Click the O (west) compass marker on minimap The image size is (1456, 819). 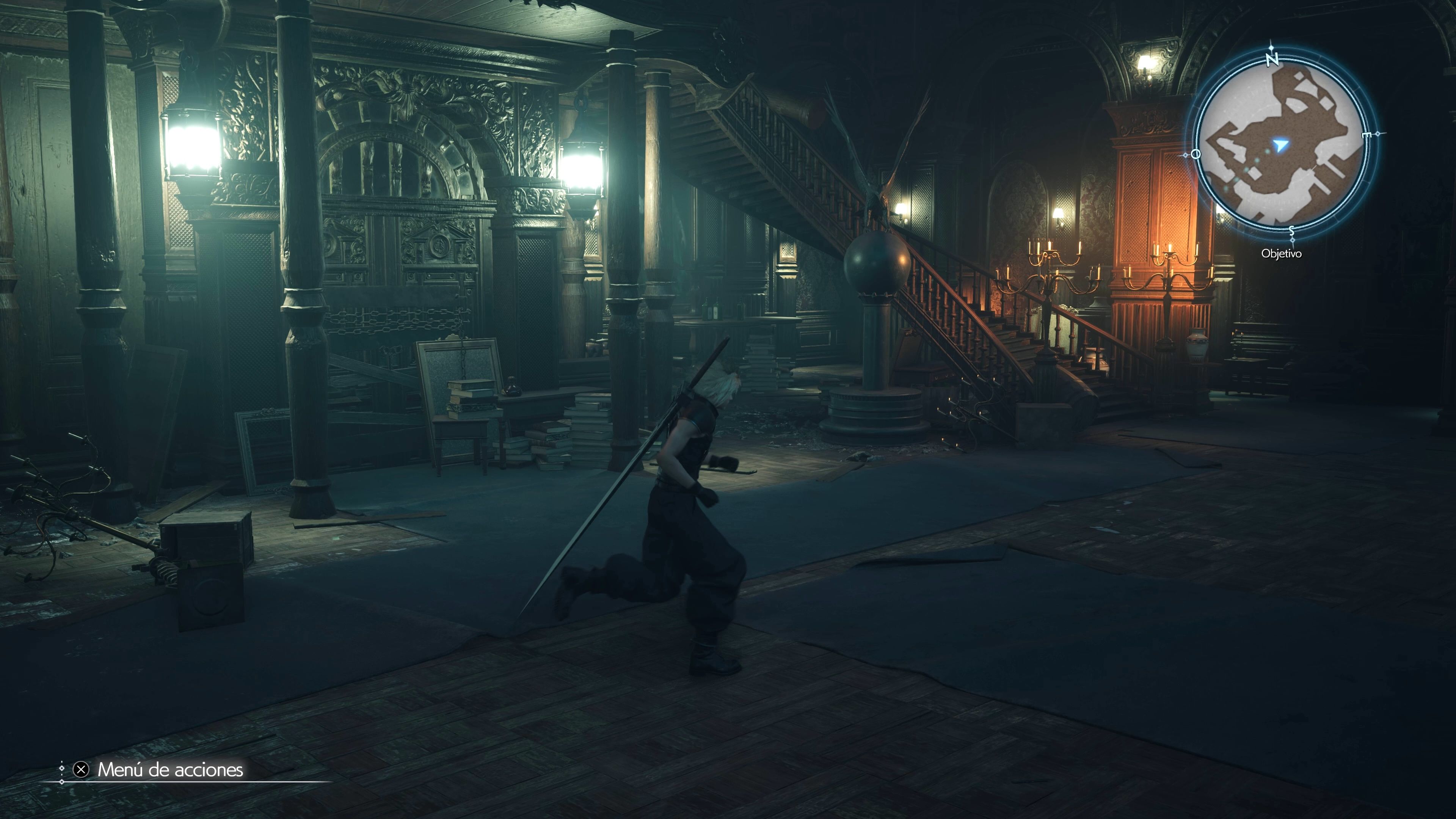point(1196,154)
